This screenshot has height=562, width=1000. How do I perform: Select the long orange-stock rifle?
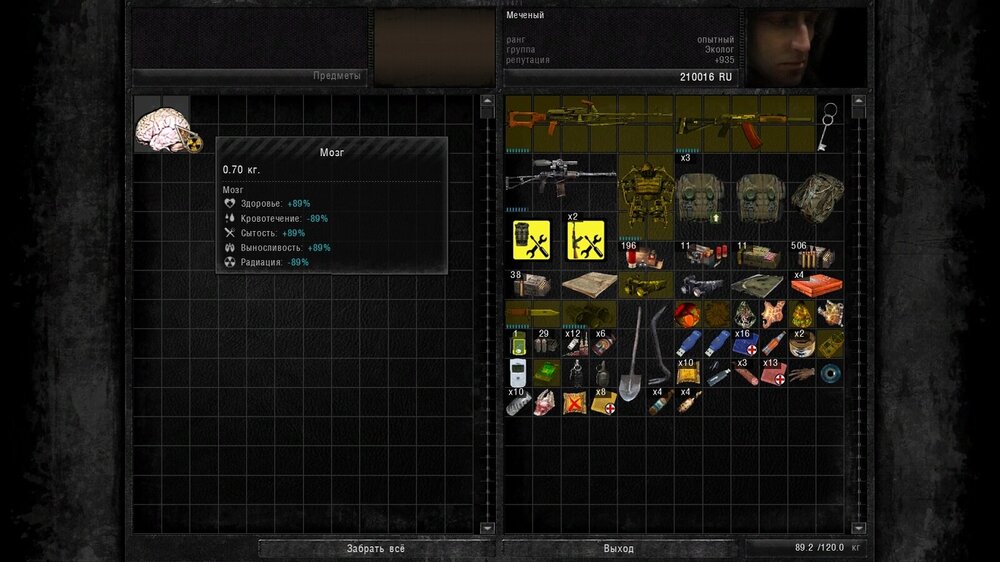click(x=589, y=121)
